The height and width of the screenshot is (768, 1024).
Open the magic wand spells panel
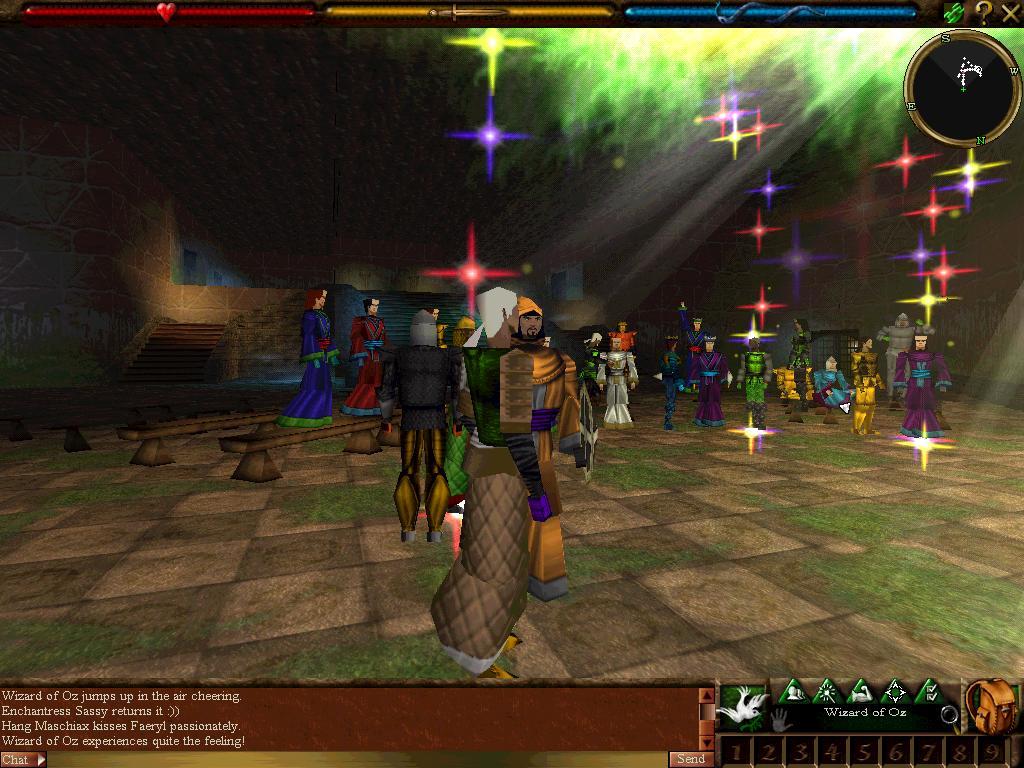[x=827, y=691]
